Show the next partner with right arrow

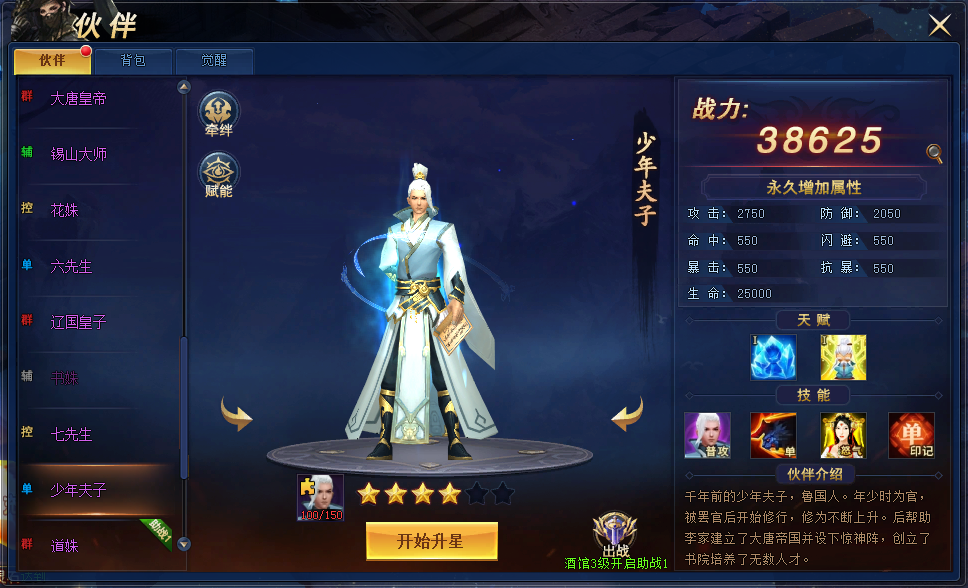627,413
